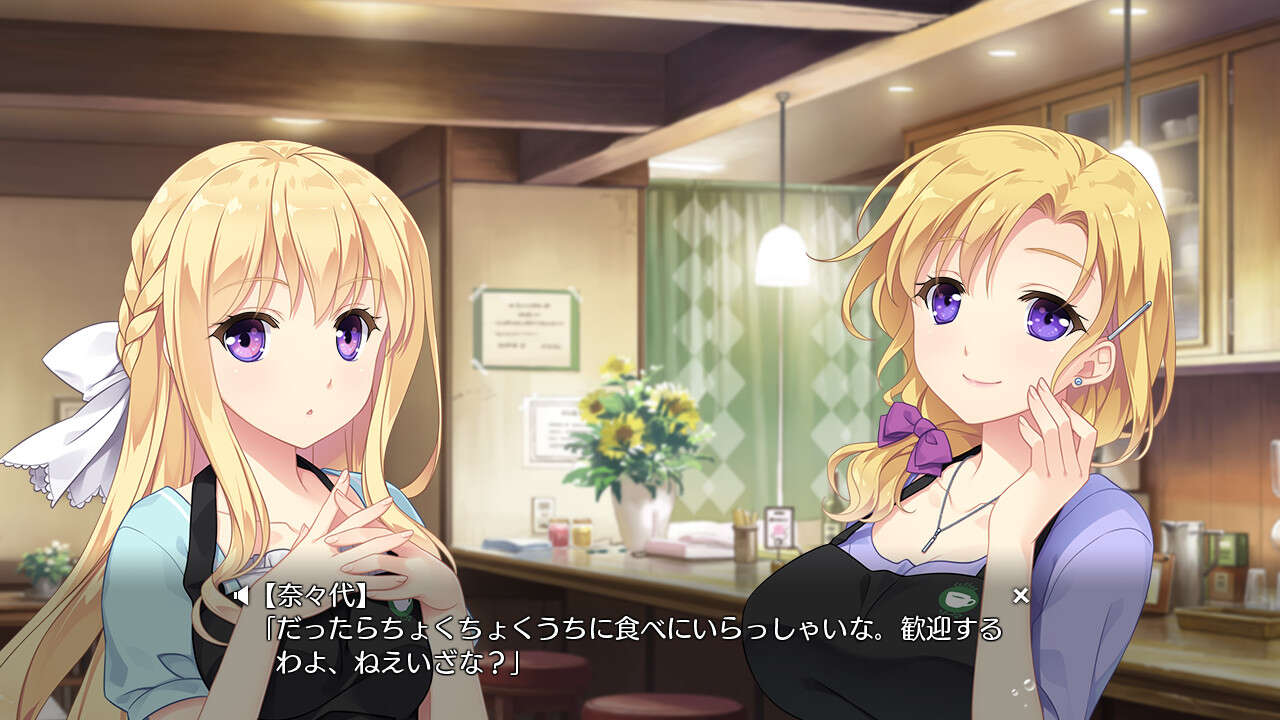Viewport: 1280px width, 720px height.
Task: Replay Nanayo's voice with the speaker icon
Action: point(240,597)
